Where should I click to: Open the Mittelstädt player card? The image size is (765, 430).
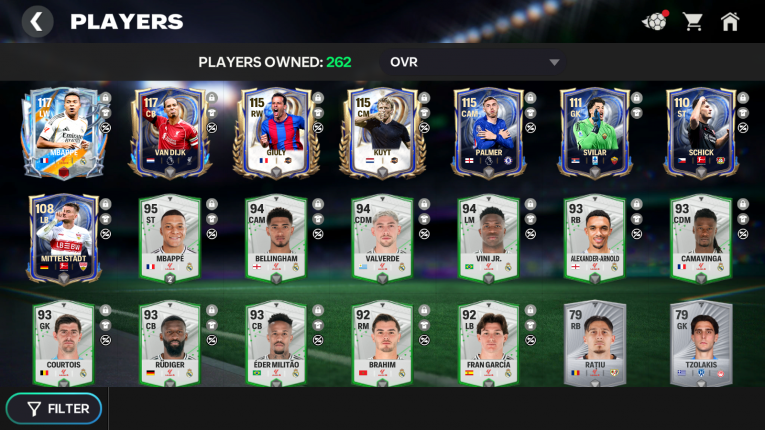59,239
